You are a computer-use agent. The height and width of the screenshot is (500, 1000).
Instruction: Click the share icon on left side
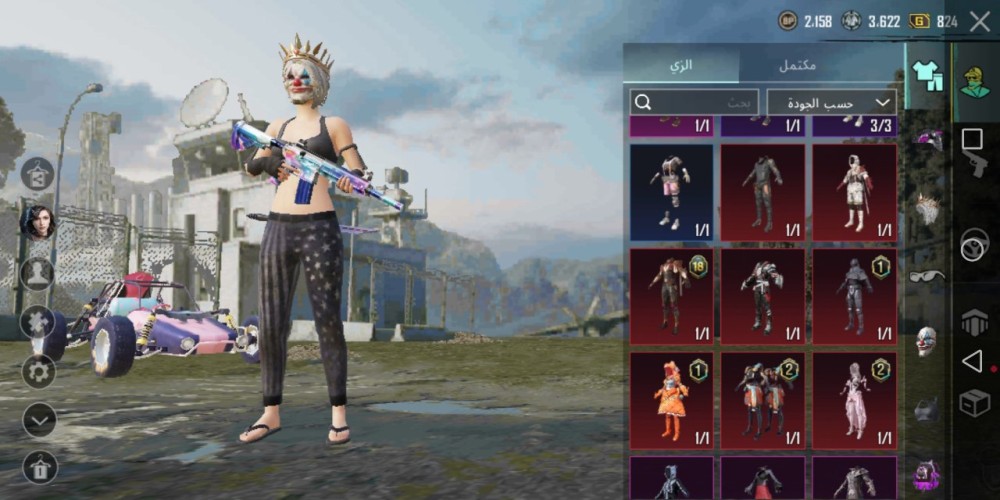pos(39,174)
